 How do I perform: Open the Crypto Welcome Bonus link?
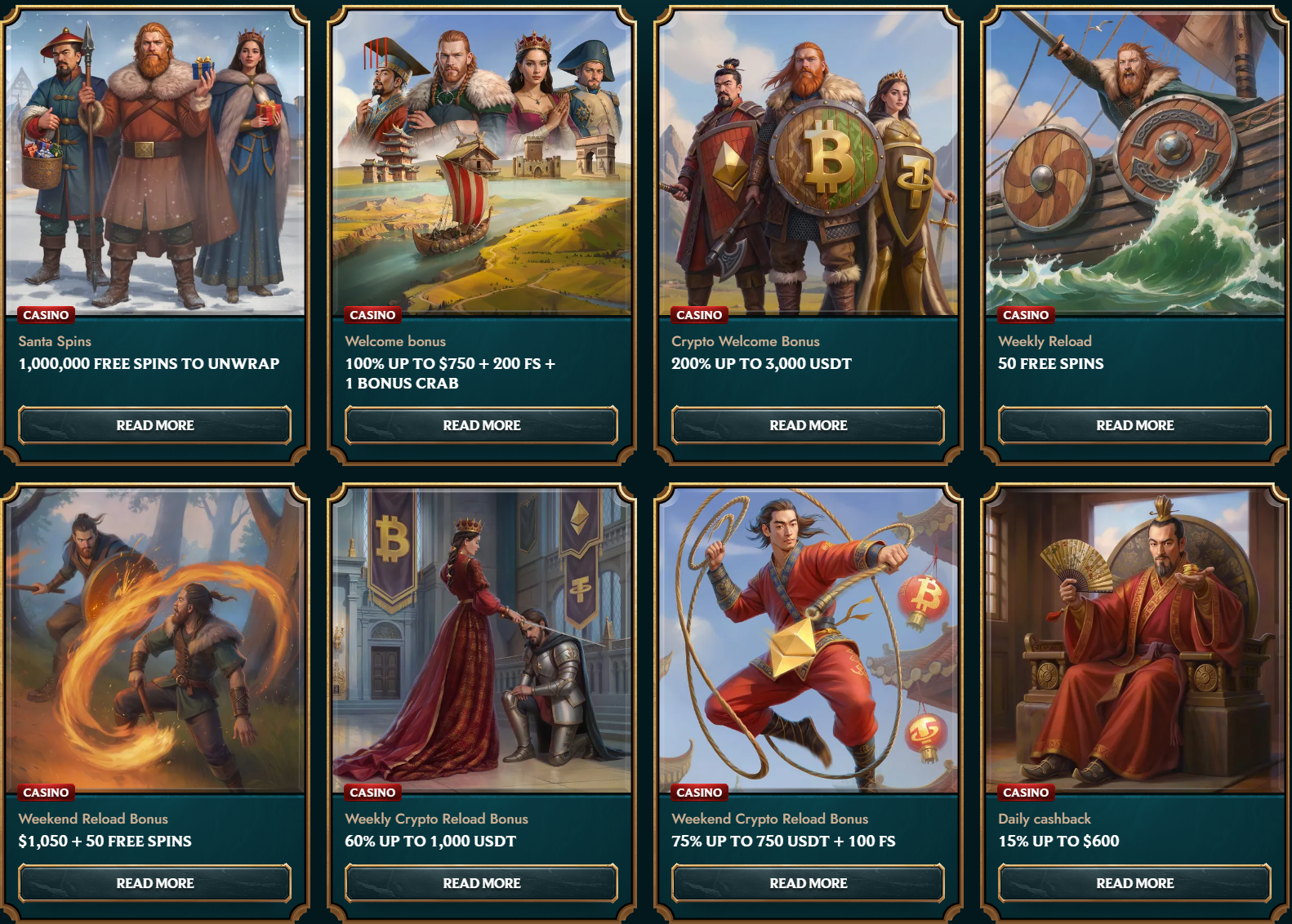point(746,341)
